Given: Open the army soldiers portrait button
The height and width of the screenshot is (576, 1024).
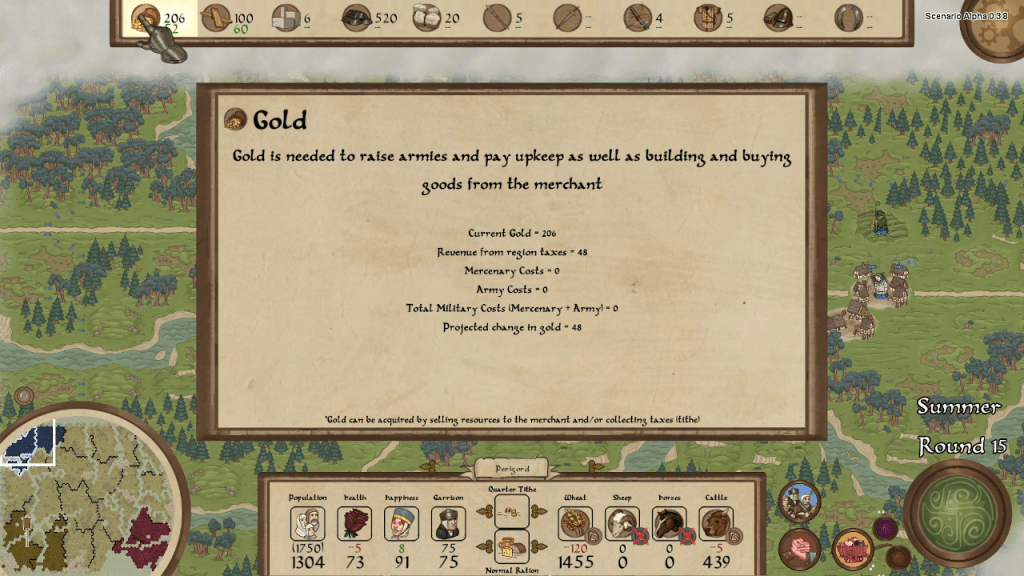Looking at the screenshot, I should (798, 500).
